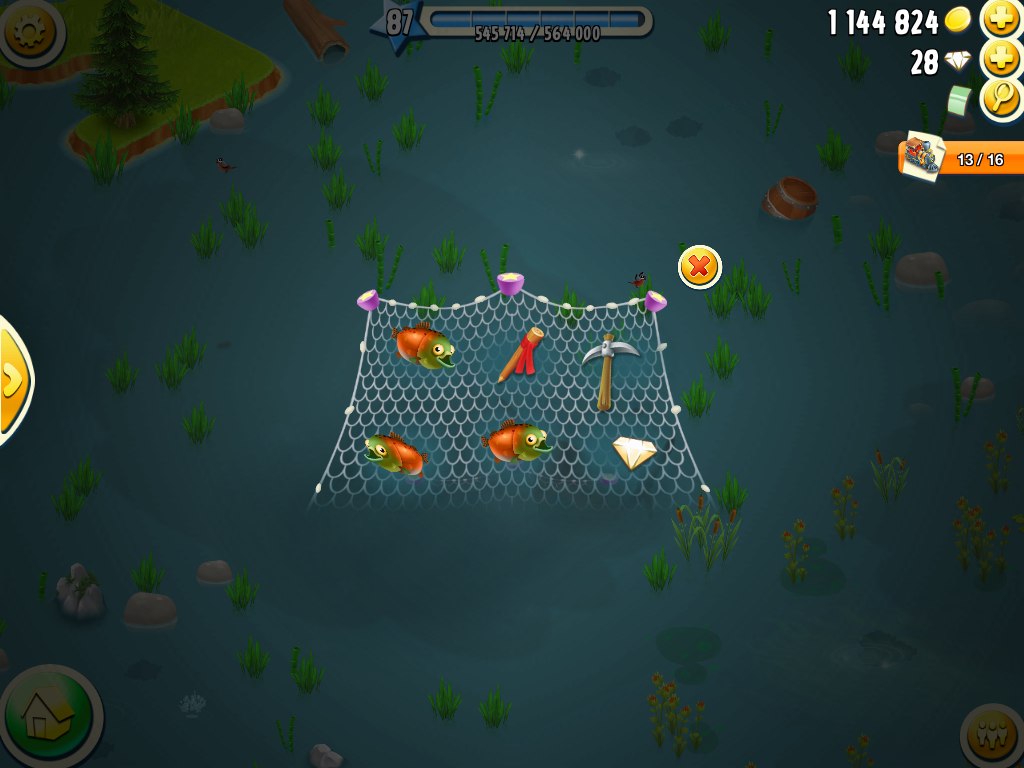Expand the yellow arrow side panel

(x=13, y=380)
